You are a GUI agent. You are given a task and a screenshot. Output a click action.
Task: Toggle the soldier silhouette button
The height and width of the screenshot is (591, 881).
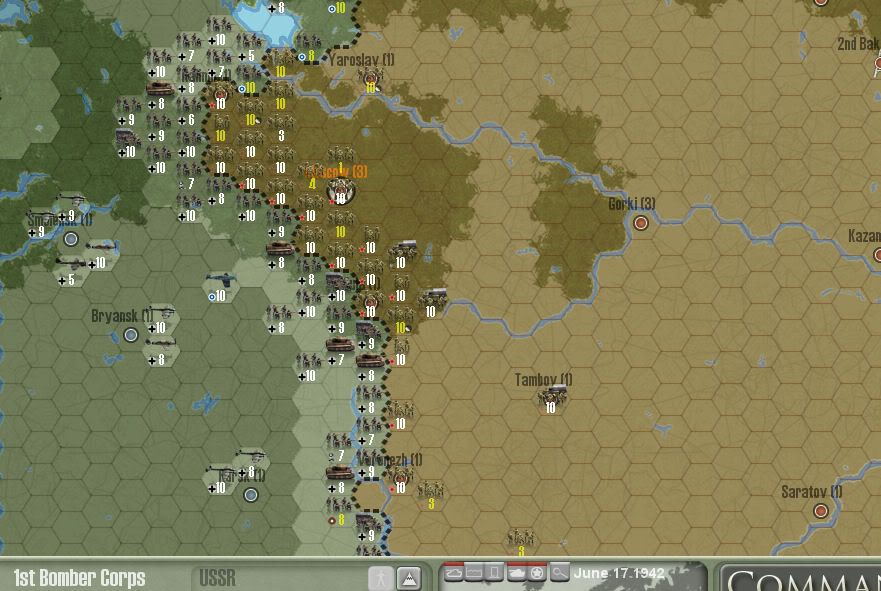(x=381, y=578)
